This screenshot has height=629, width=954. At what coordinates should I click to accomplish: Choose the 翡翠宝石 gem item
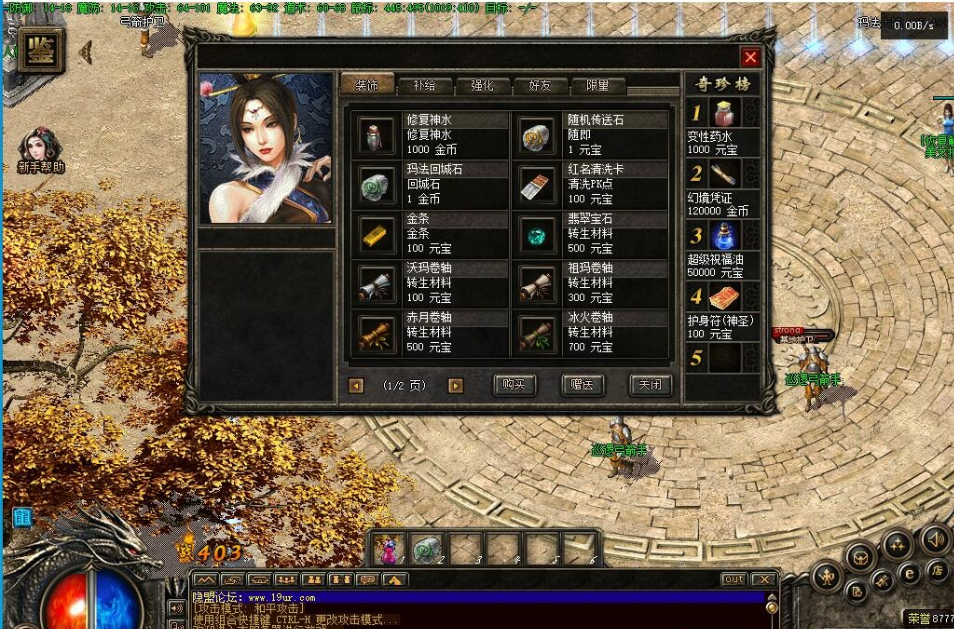coord(537,233)
